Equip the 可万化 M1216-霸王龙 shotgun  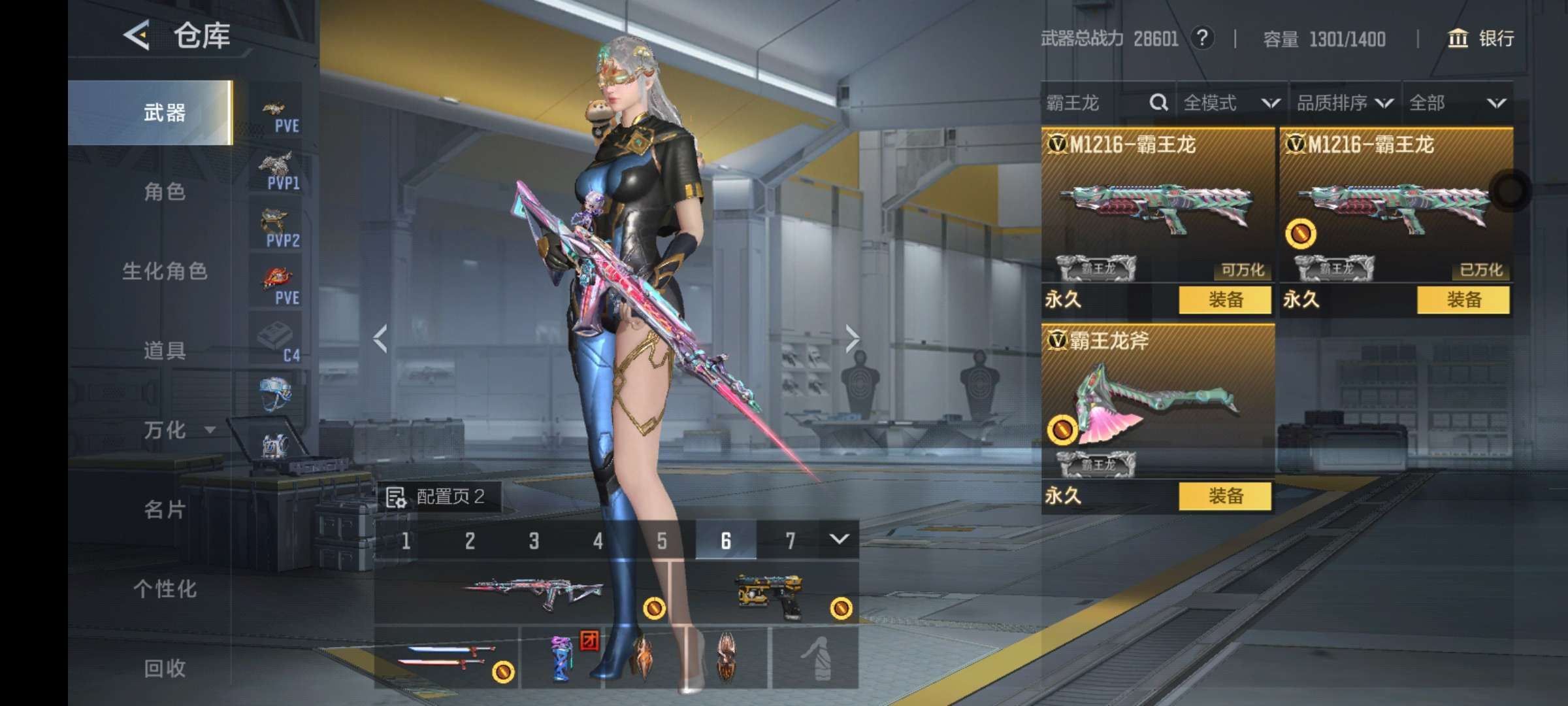tap(1225, 300)
